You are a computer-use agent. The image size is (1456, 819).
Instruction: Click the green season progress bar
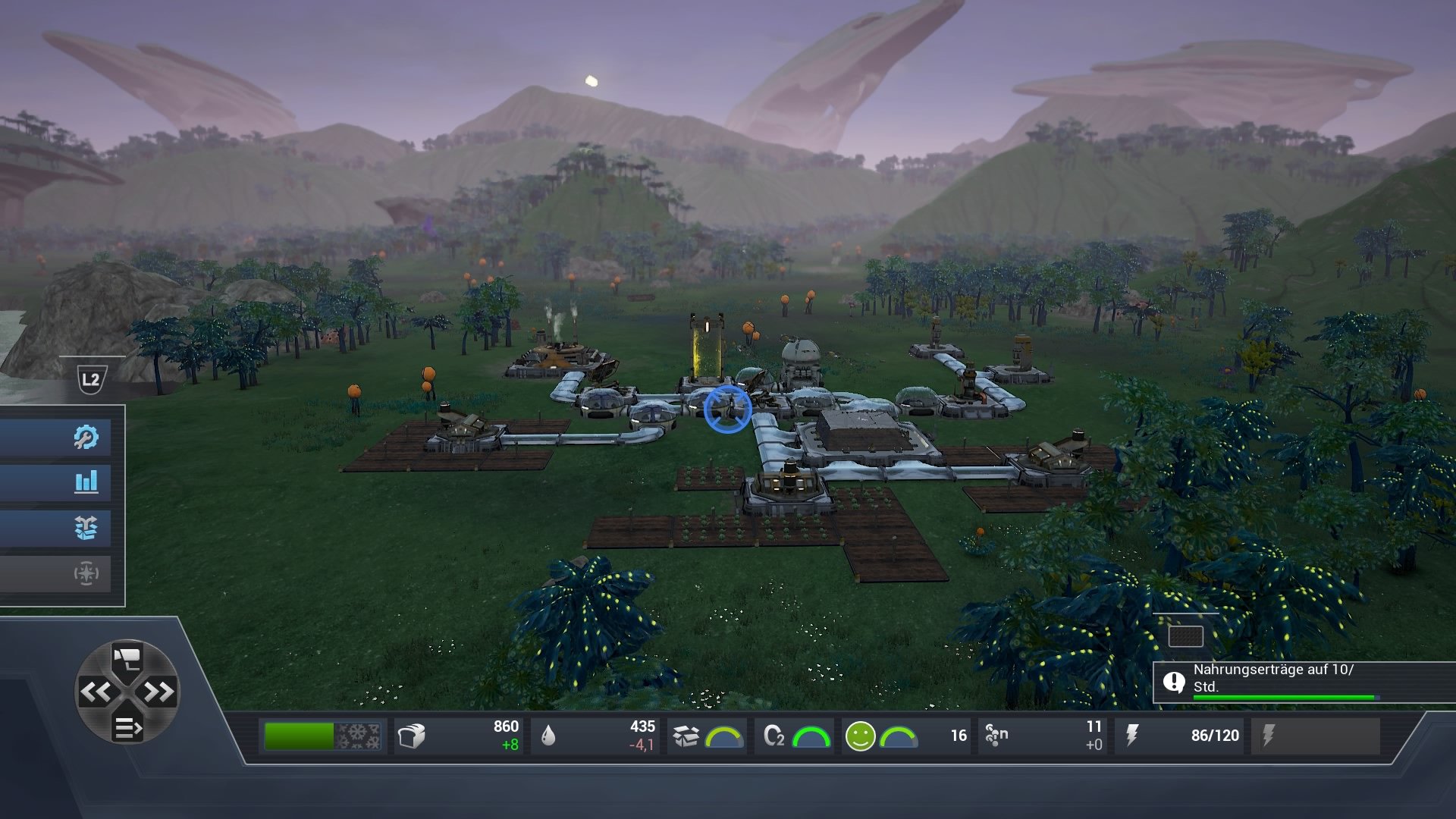point(299,733)
